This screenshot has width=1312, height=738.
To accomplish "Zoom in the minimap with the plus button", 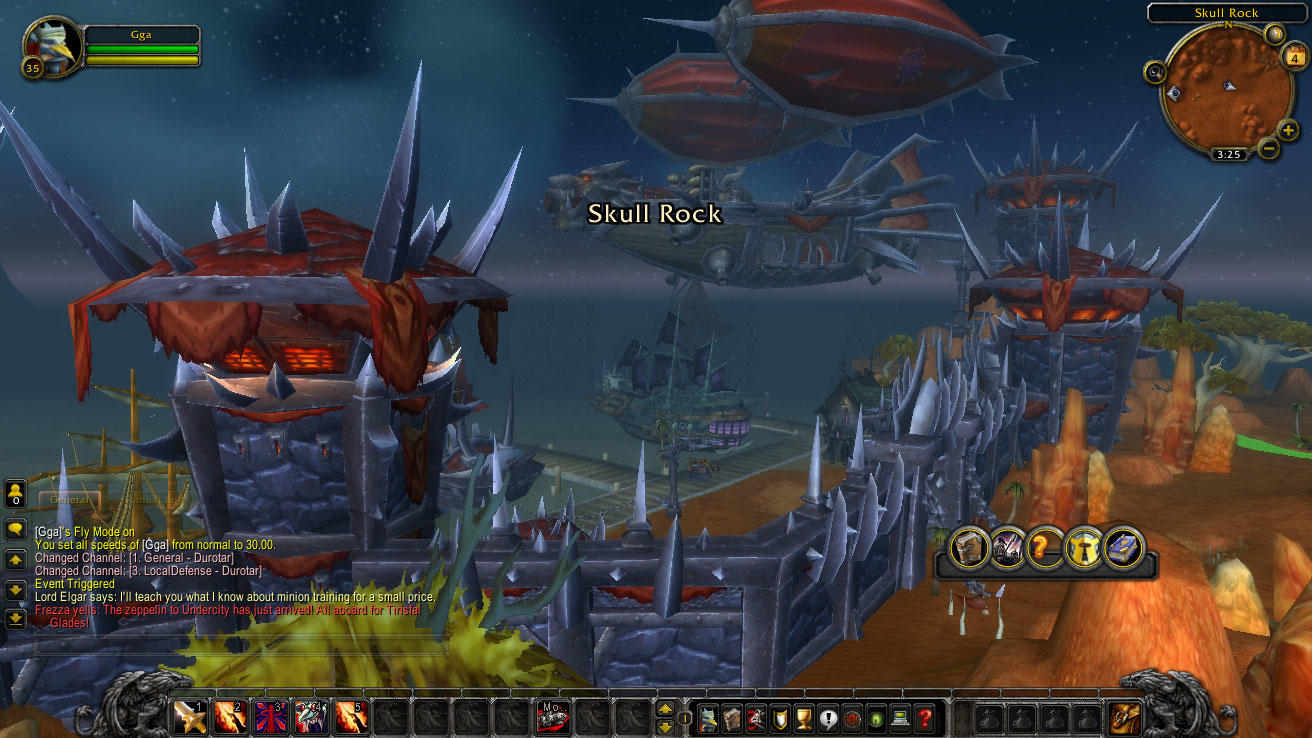I will (1289, 130).
